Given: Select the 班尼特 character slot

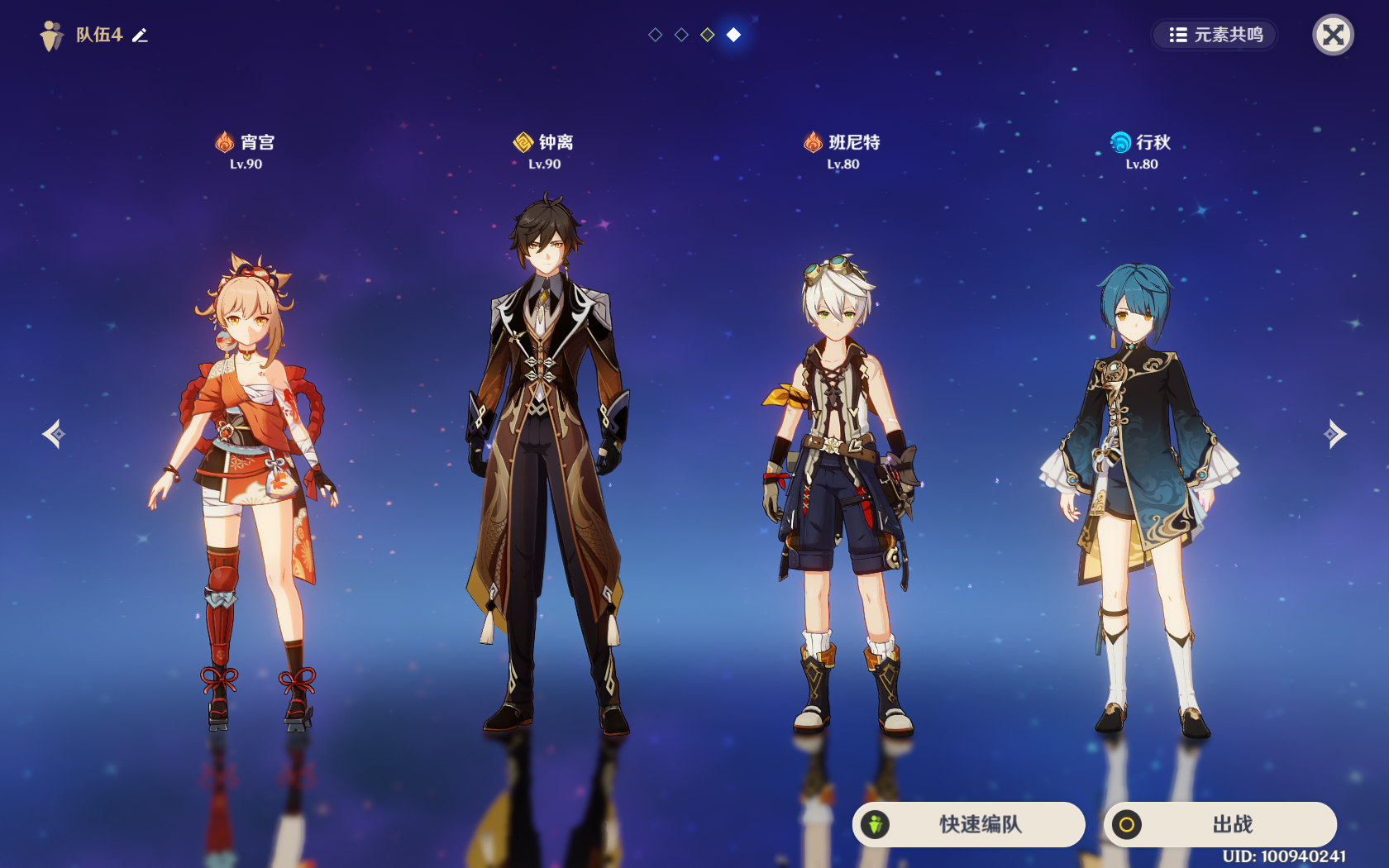Looking at the screenshot, I should (842, 496).
